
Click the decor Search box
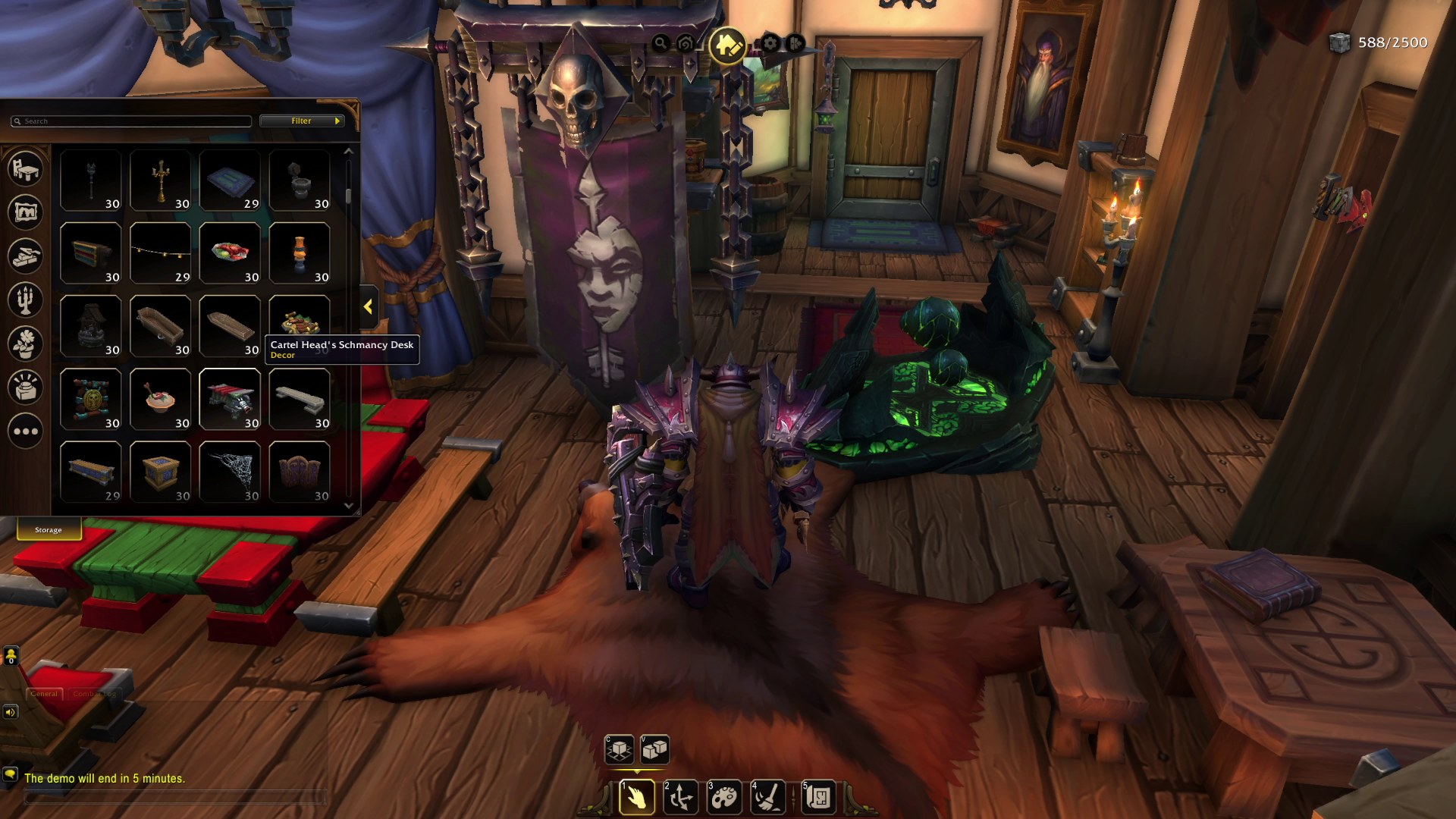tap(130, 121)
